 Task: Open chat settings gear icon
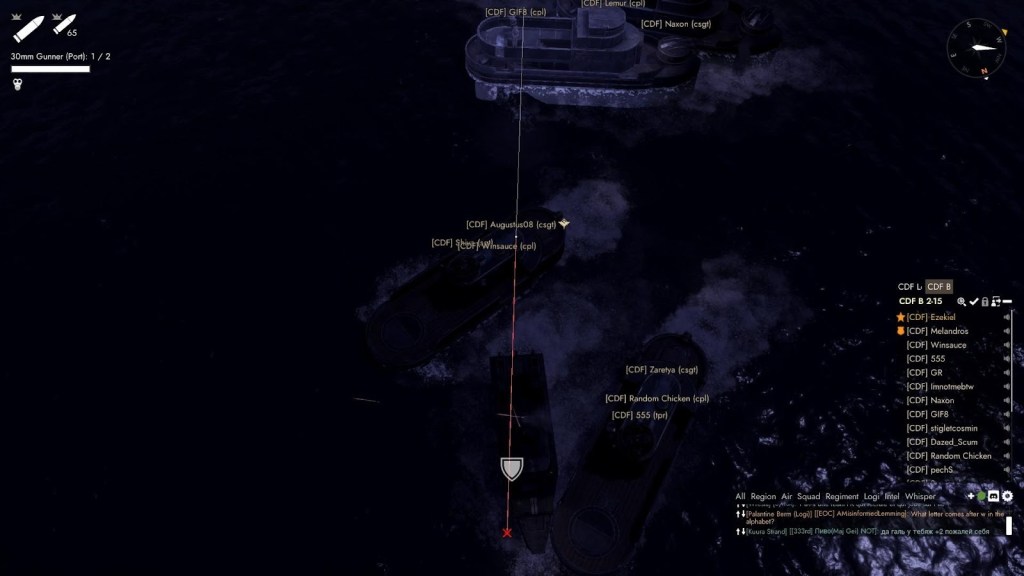[1007, 496]
